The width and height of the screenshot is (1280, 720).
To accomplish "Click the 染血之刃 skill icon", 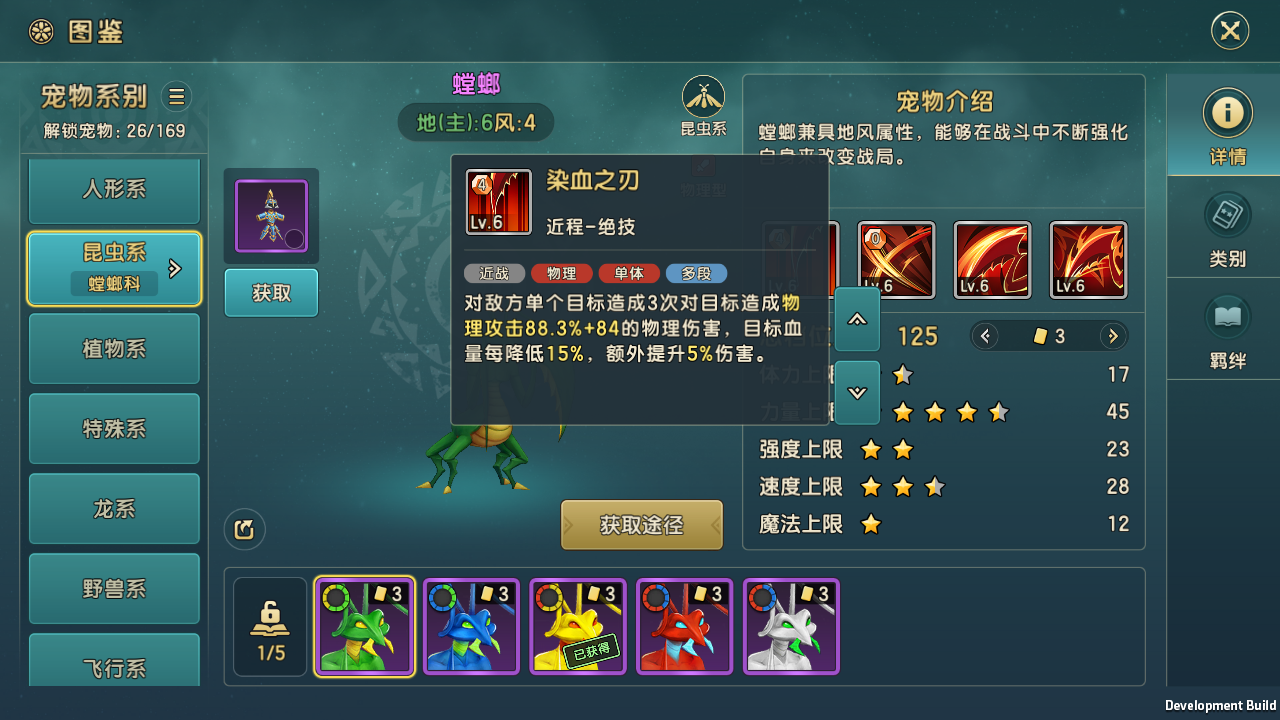I will coord(498,201).
